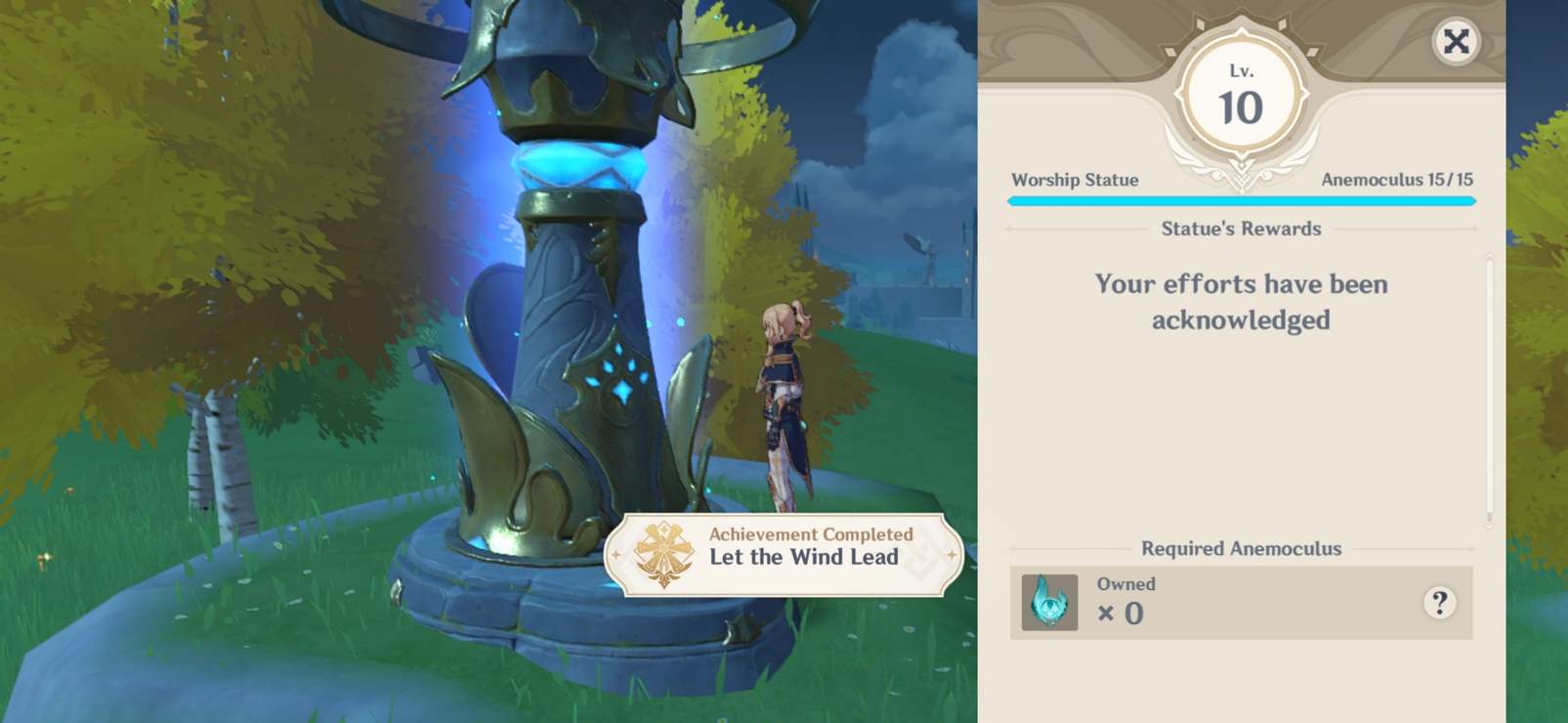Click the Required Anemoculus header
Image resolution: width=1568 pixels, height=723 pixels.
1239,548
